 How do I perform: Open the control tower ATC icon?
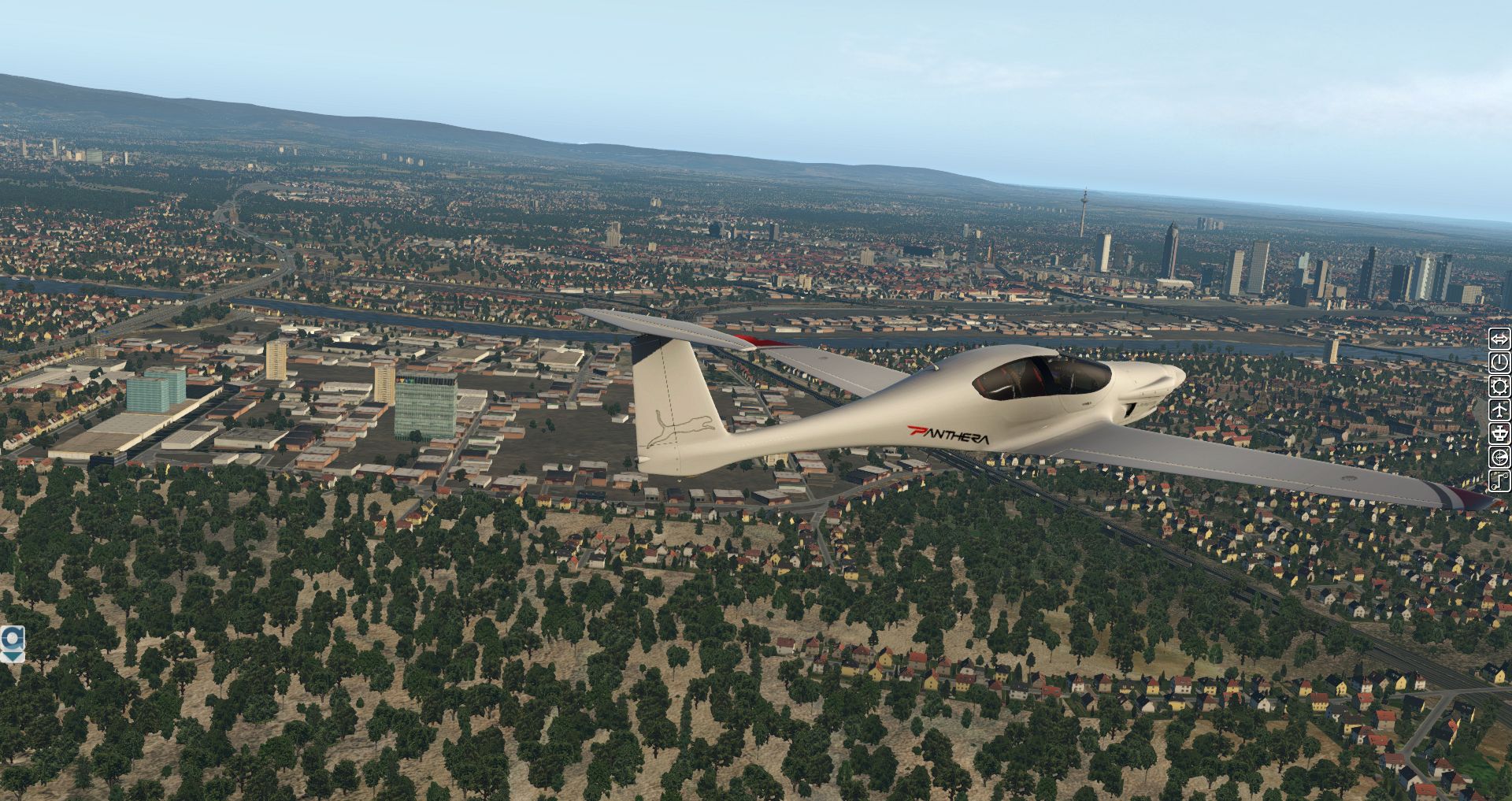click(1499, 433)
